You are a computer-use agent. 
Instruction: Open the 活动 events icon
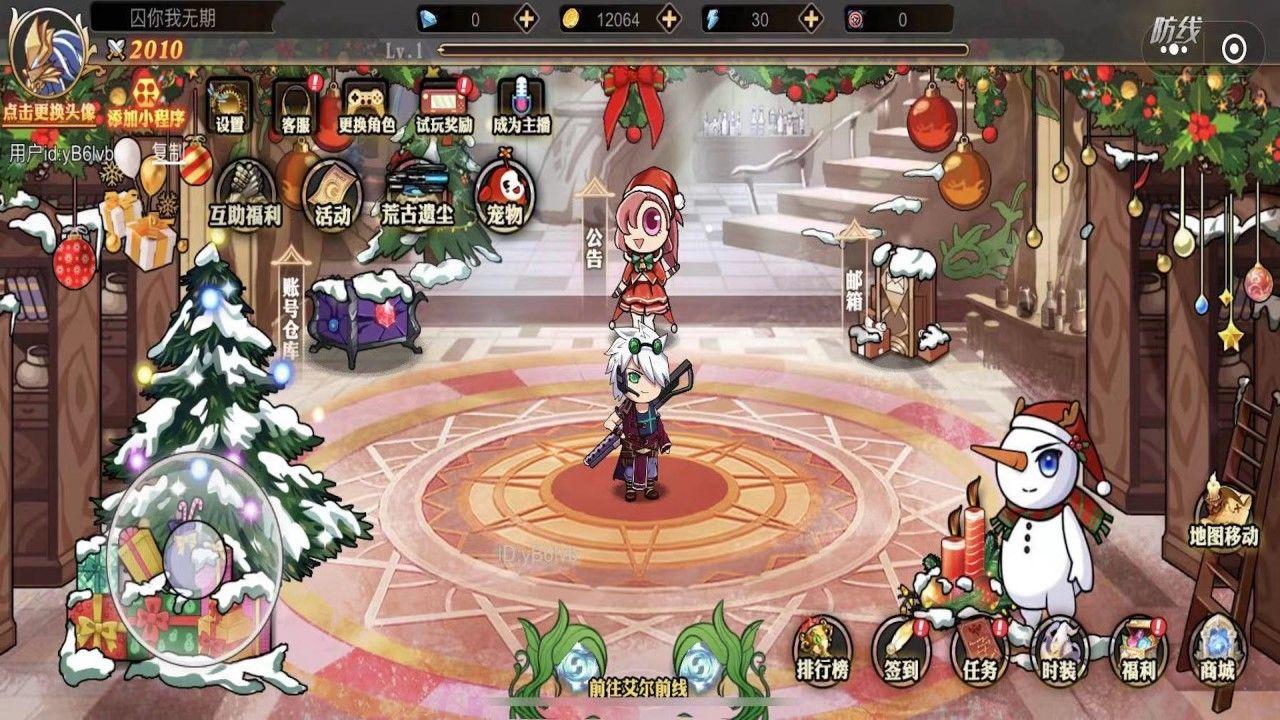(x=330, y=195)
